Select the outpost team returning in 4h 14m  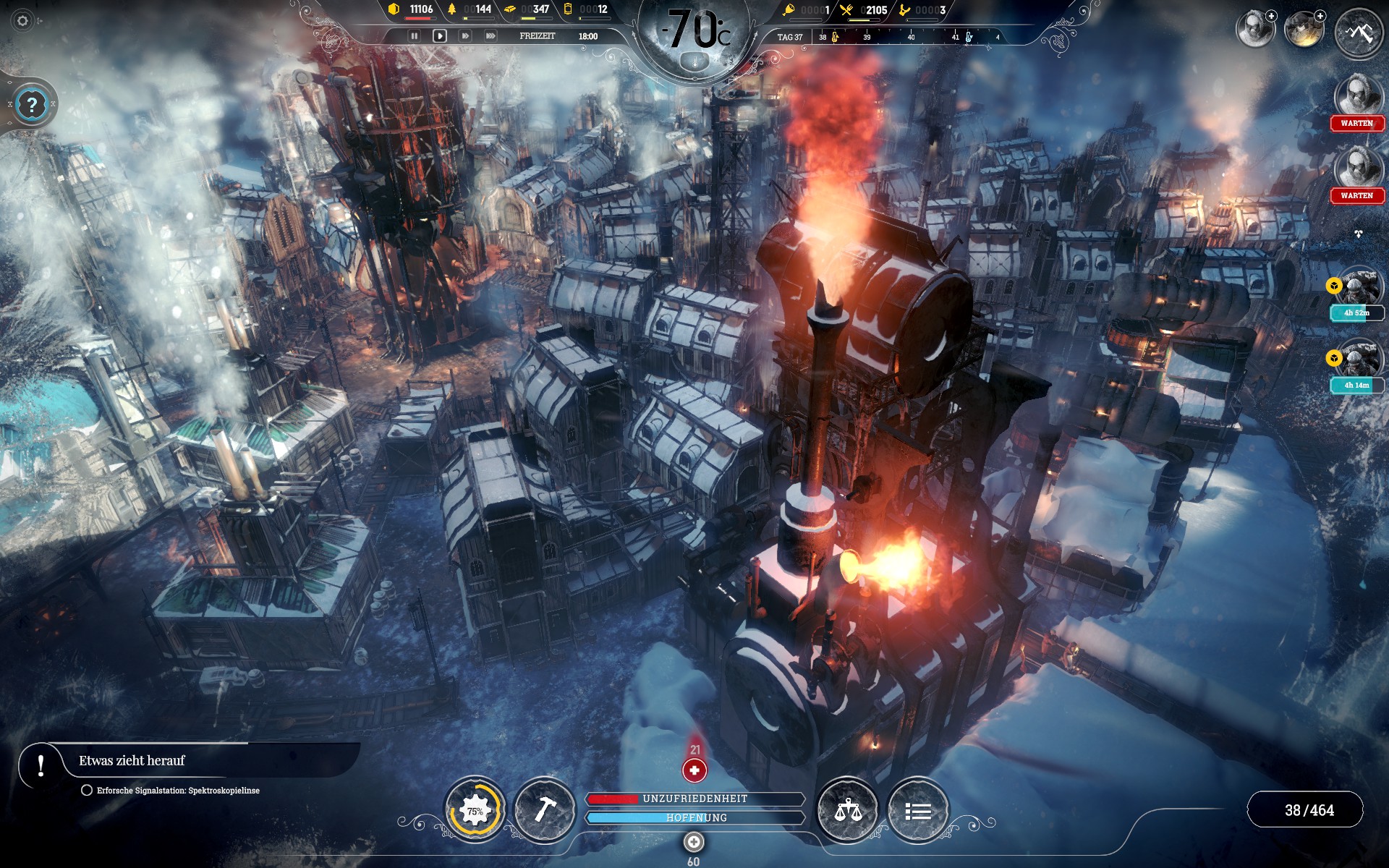coord(1359,360)
